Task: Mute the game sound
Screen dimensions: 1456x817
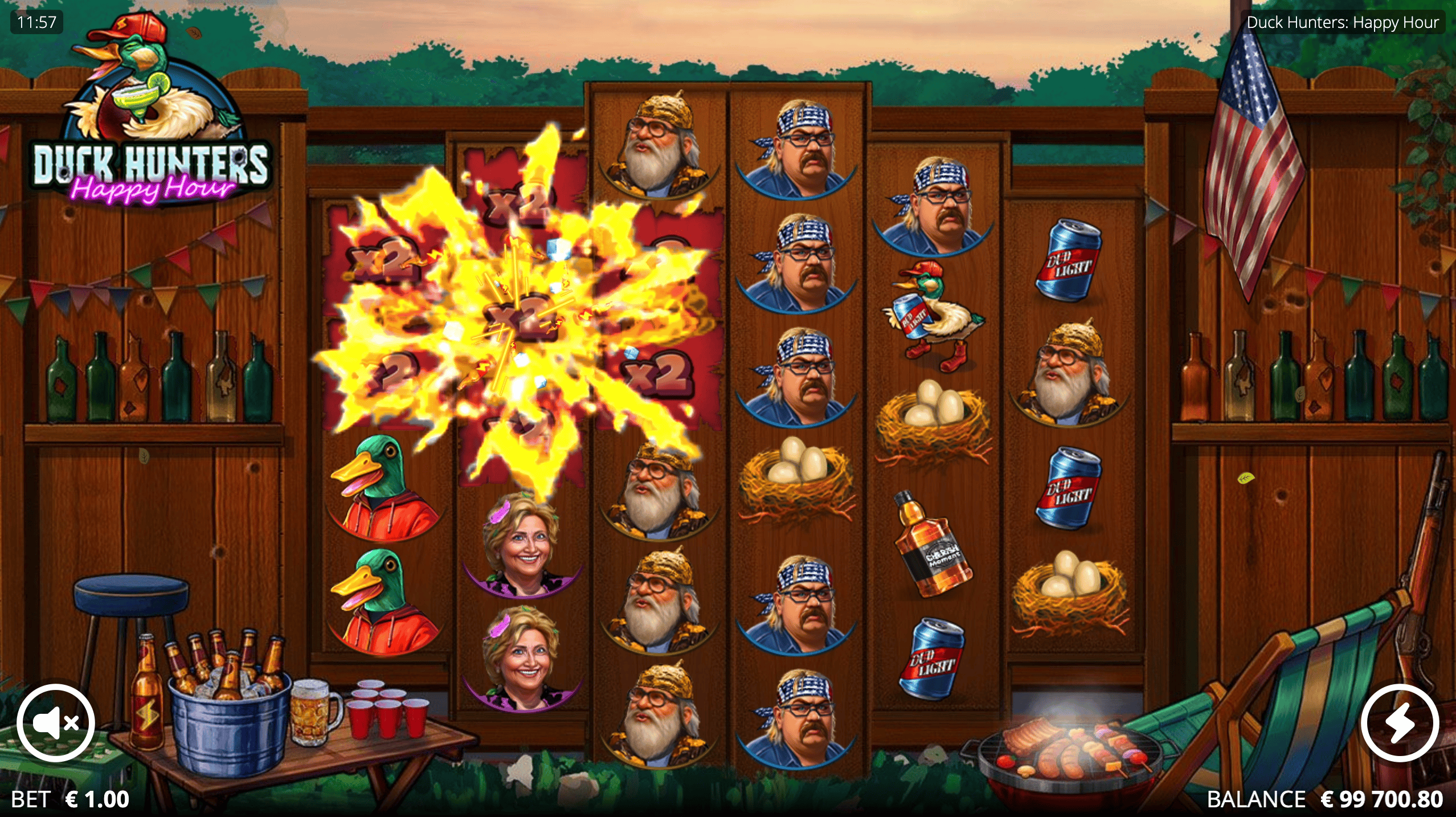Action: (54, 722)
